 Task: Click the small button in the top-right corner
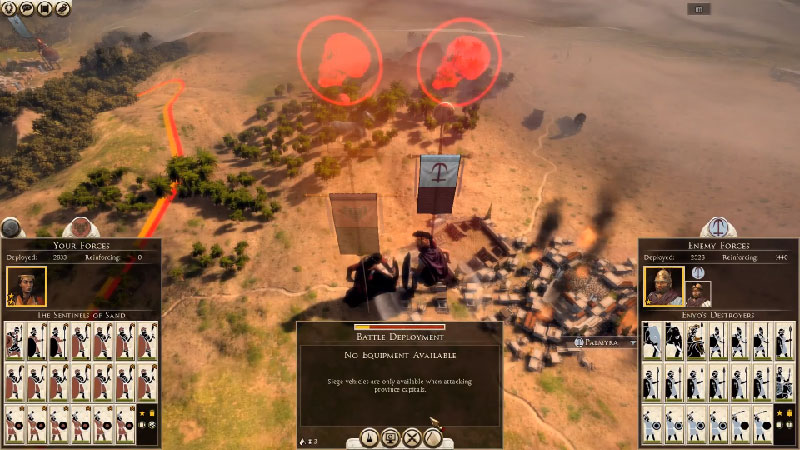(x=699, y=9)
